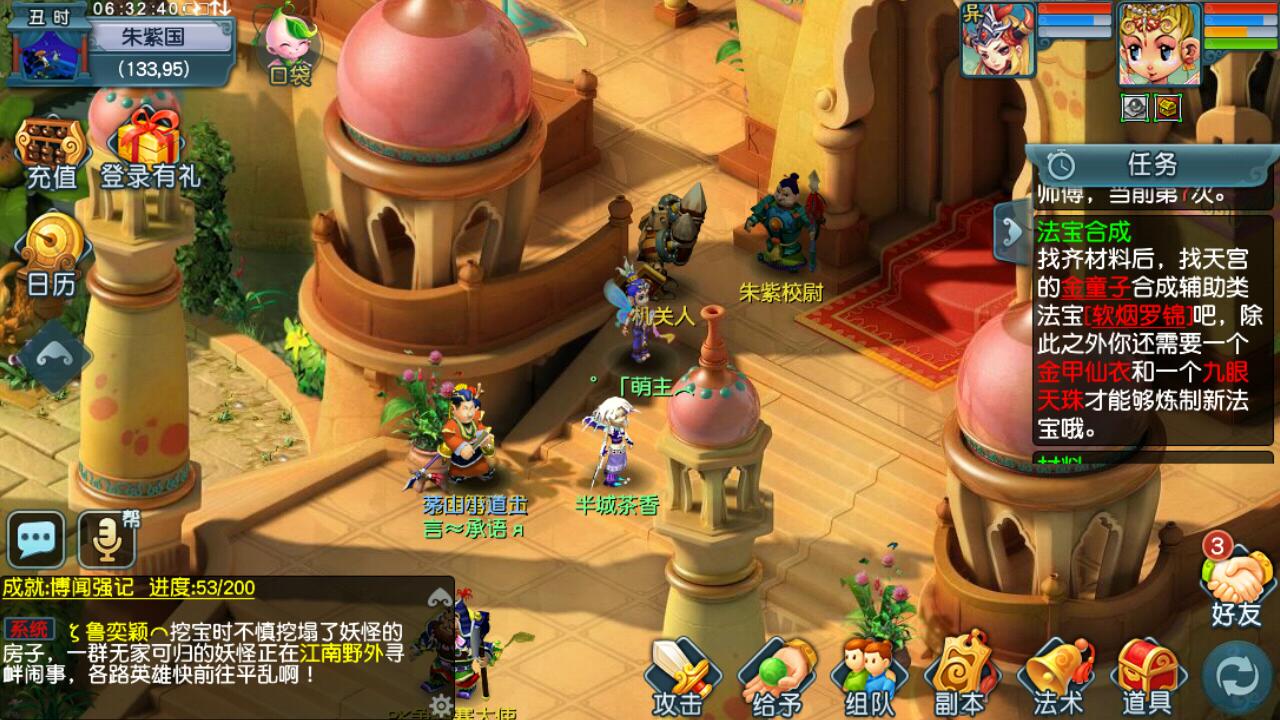
Task: Open the 日历 calendar
Action: click(51, 255)
